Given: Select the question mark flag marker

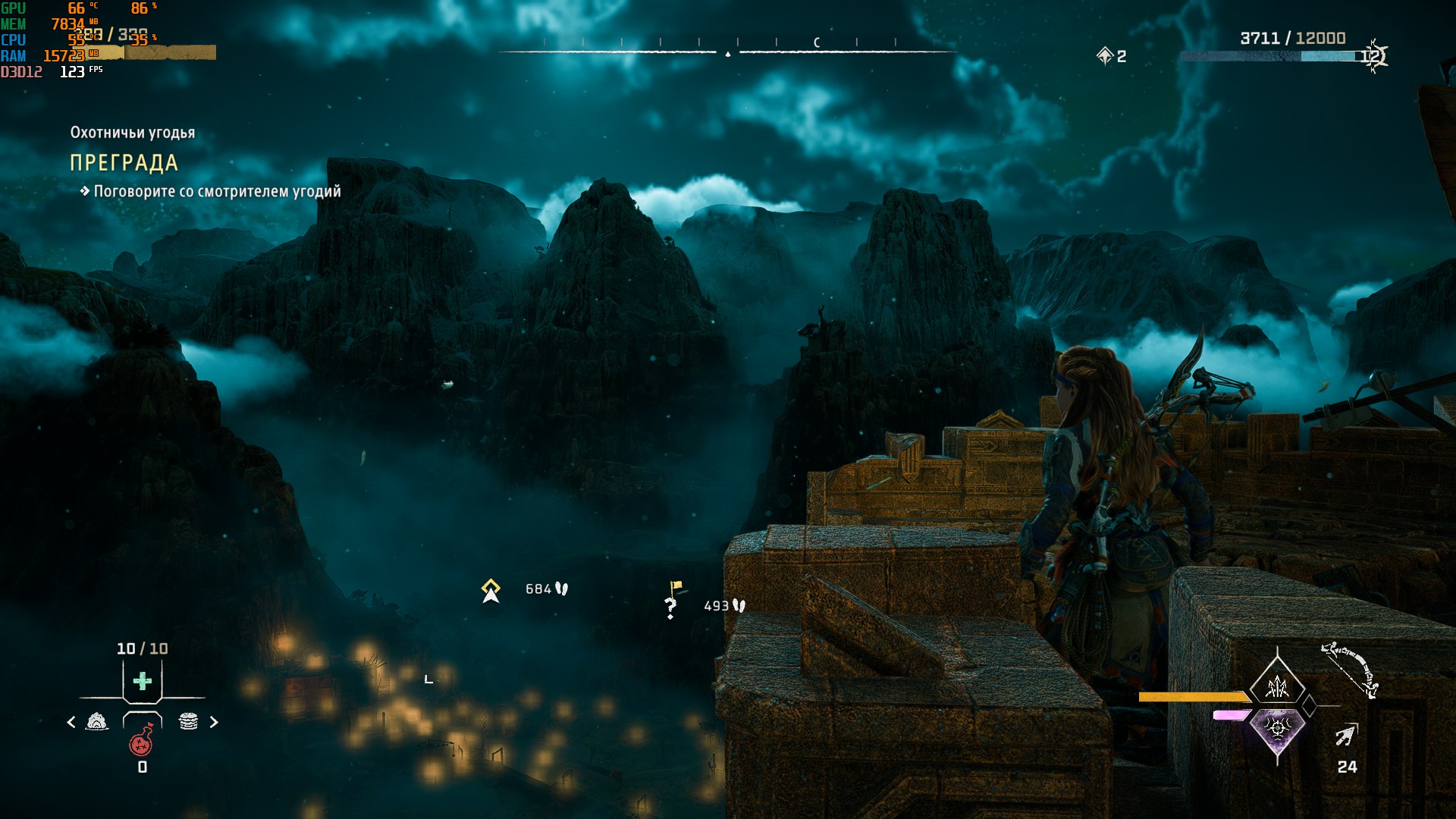Looking at the screenshot, I should pos(672,601).
